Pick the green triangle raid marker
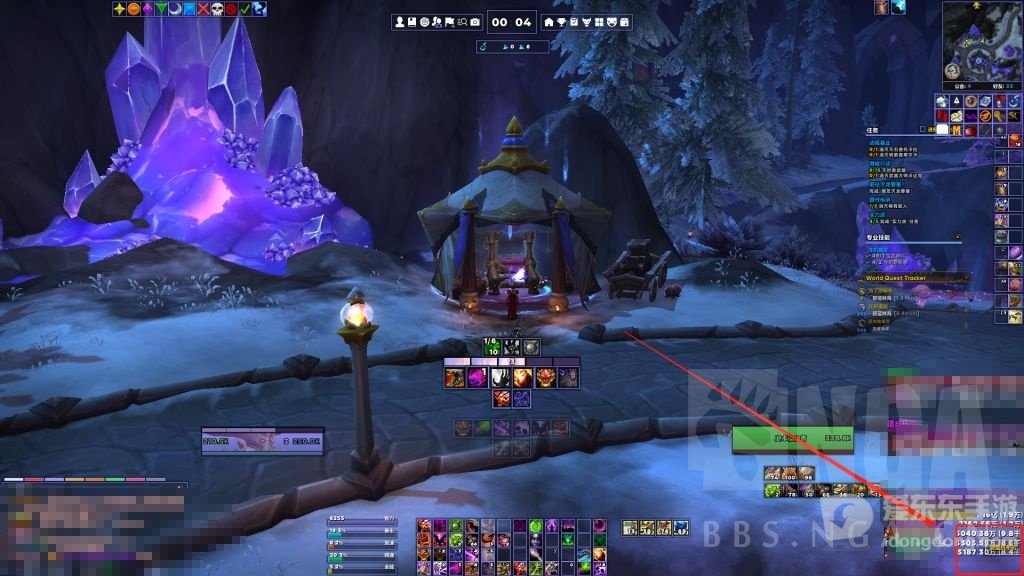Screen dimensions: 1024x576 click(x=161, y=9)
